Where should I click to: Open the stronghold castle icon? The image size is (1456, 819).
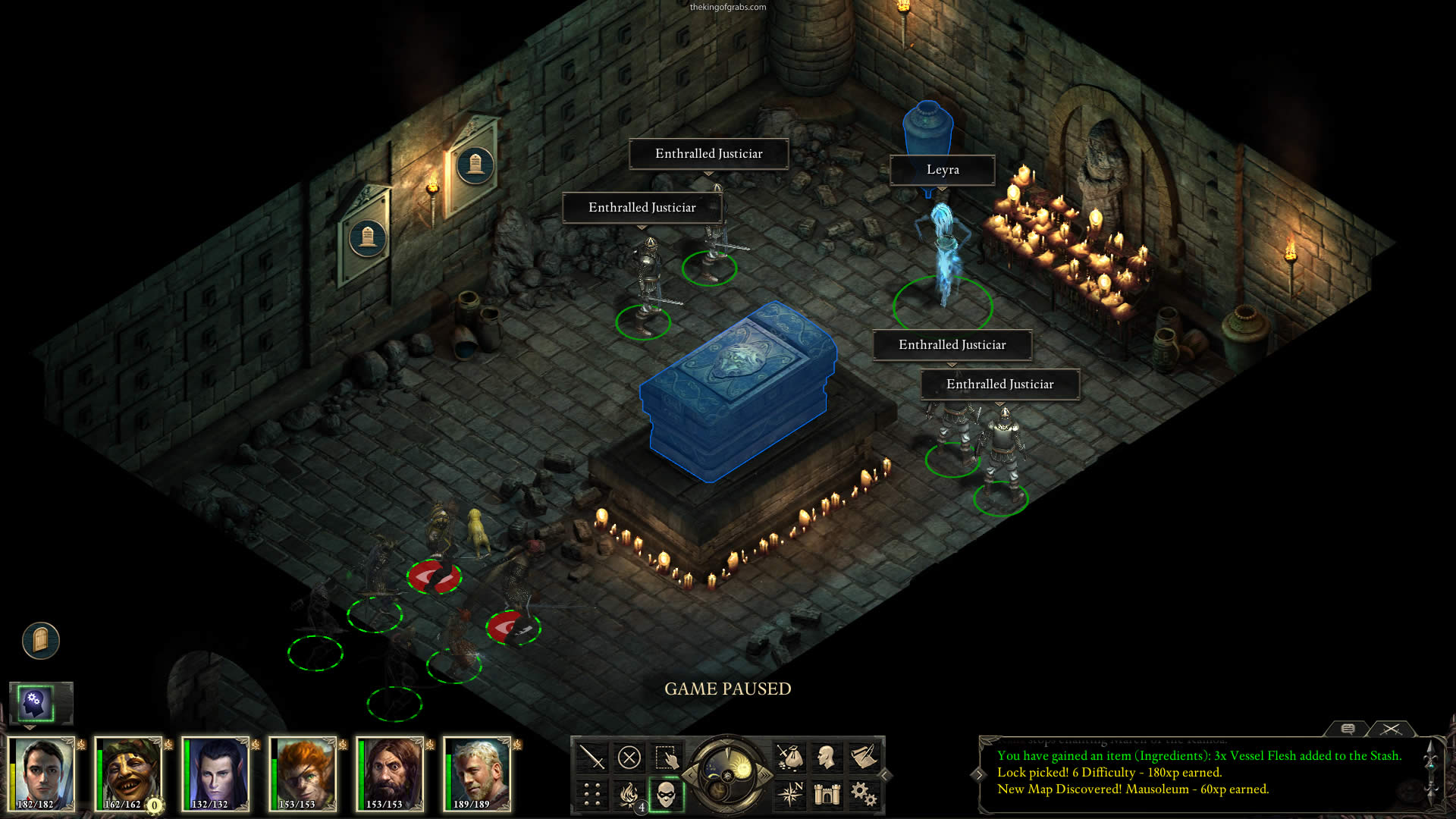point(827,794)
